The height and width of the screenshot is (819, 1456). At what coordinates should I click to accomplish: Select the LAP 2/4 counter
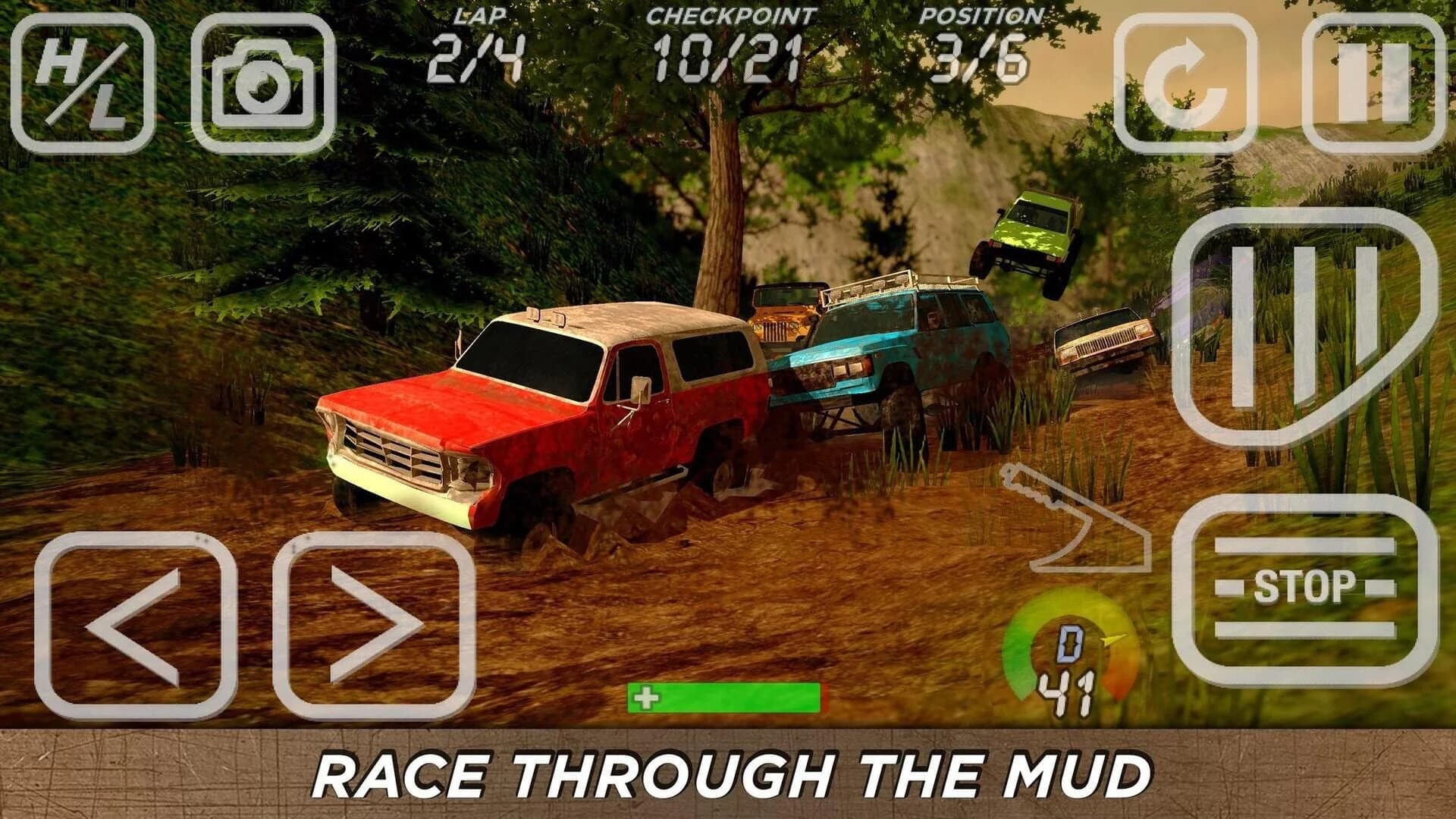click(480, 42)
